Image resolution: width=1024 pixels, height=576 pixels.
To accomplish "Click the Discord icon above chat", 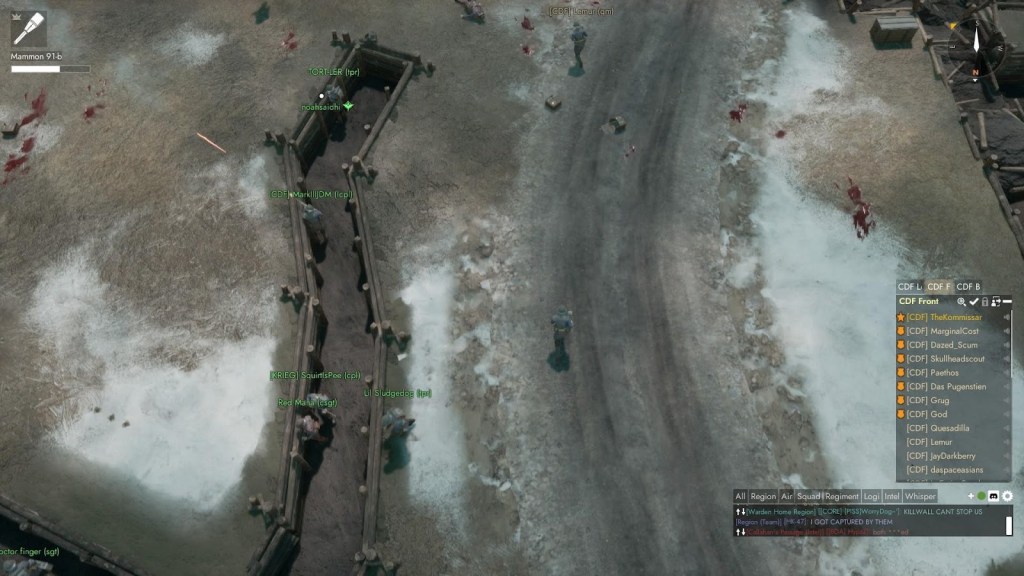I will coord(994,496).
